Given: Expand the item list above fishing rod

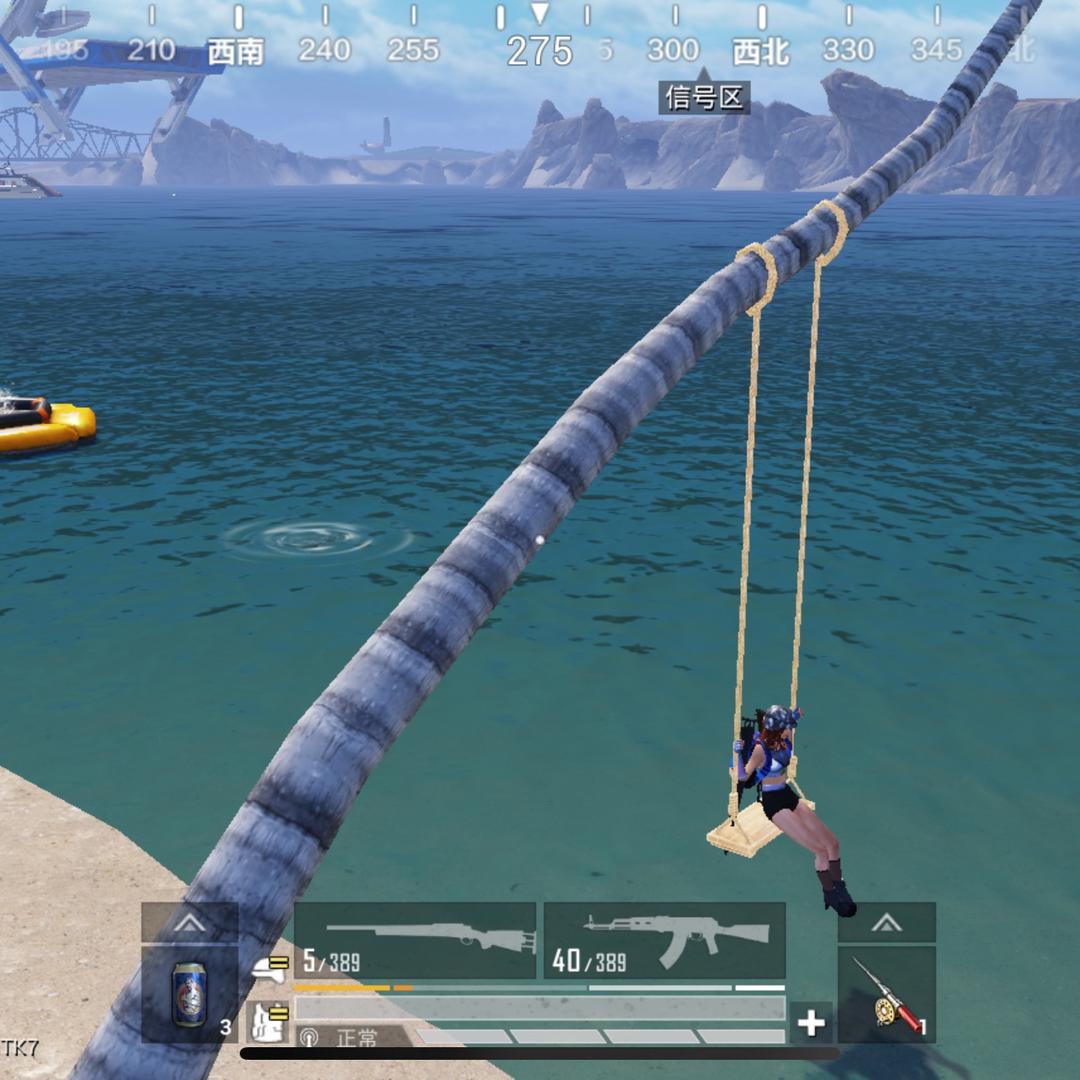Looking at the screenshot, I should click(887, 922).
